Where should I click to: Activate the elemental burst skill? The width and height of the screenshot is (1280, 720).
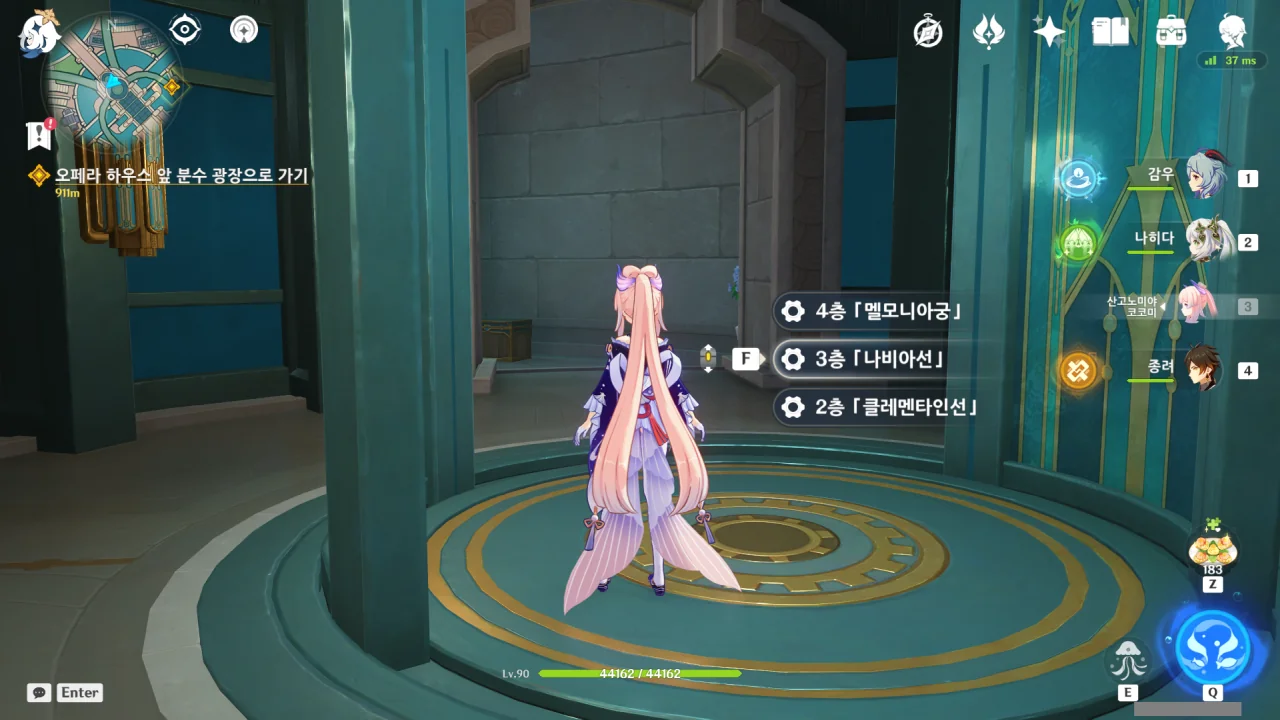click(x=1212, y=646)
